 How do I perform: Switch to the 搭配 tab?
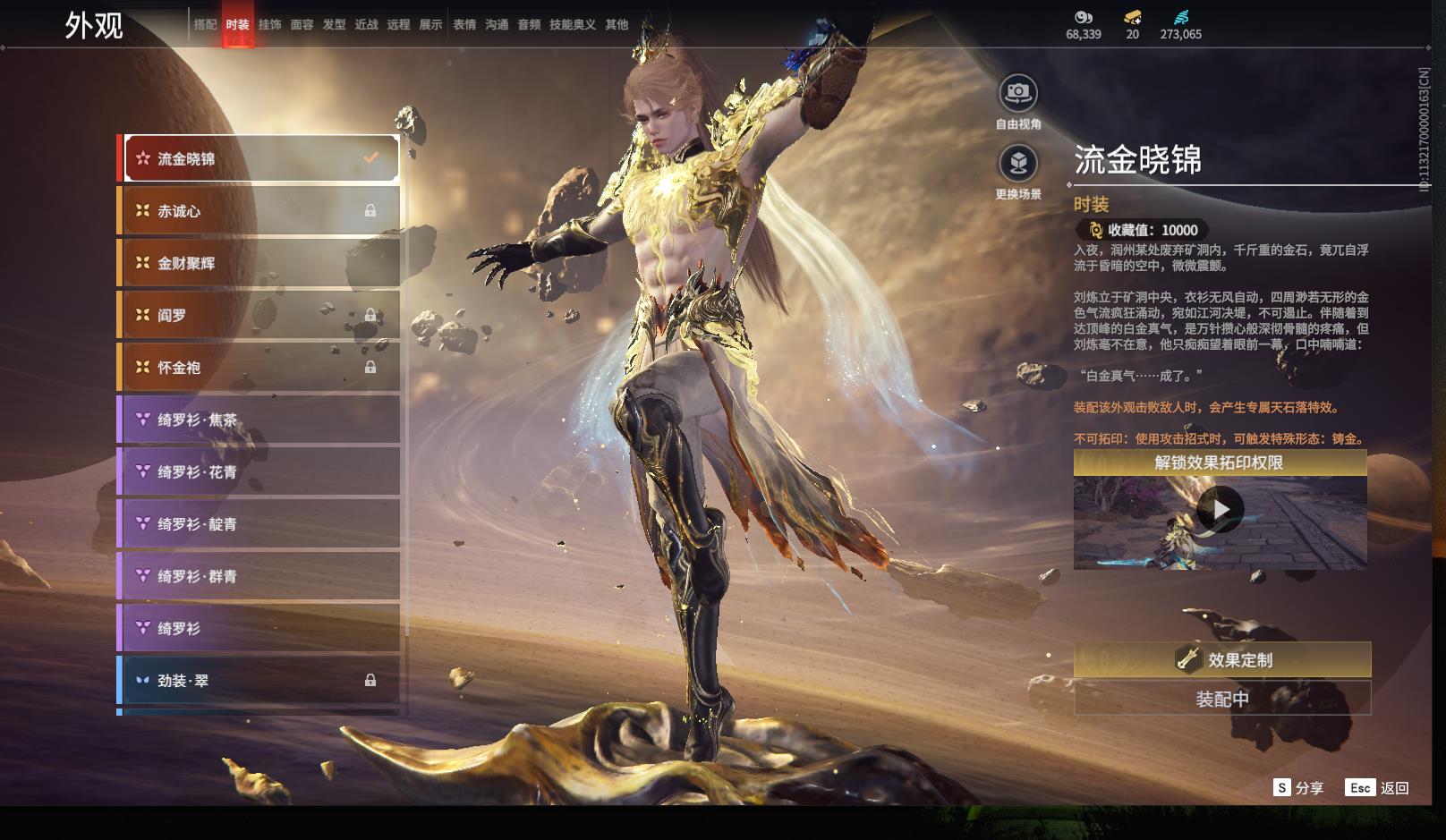click(x=206, y=25)
